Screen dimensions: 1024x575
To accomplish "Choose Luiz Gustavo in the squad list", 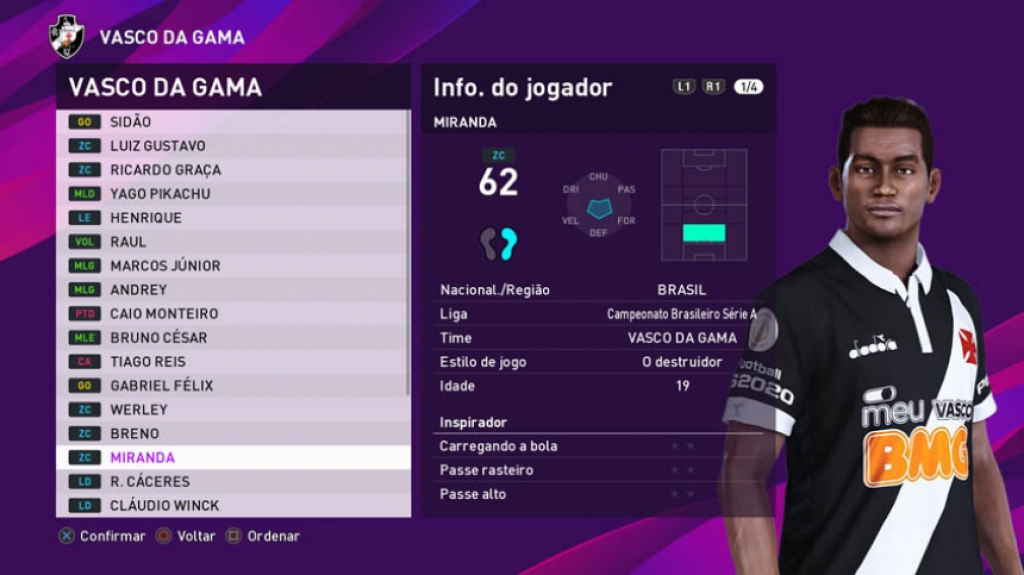I will pos(232,146).
